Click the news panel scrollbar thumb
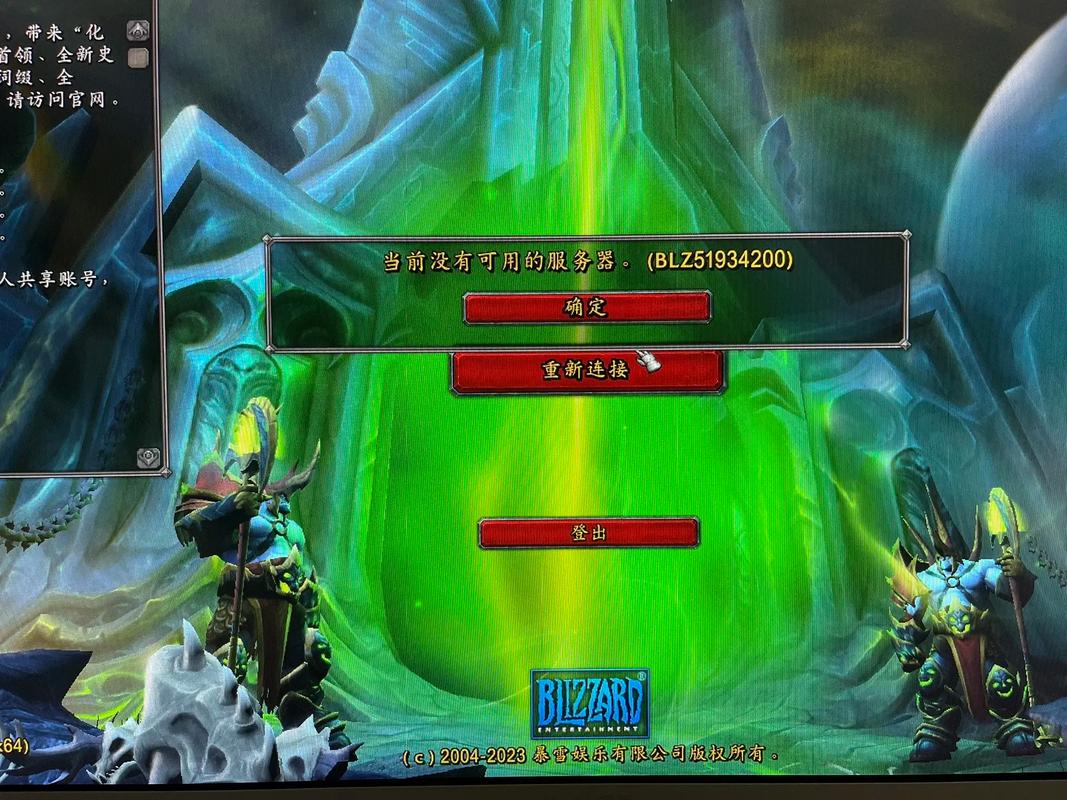Viewport: 1067px width, 800px height. tap(139, 57)
